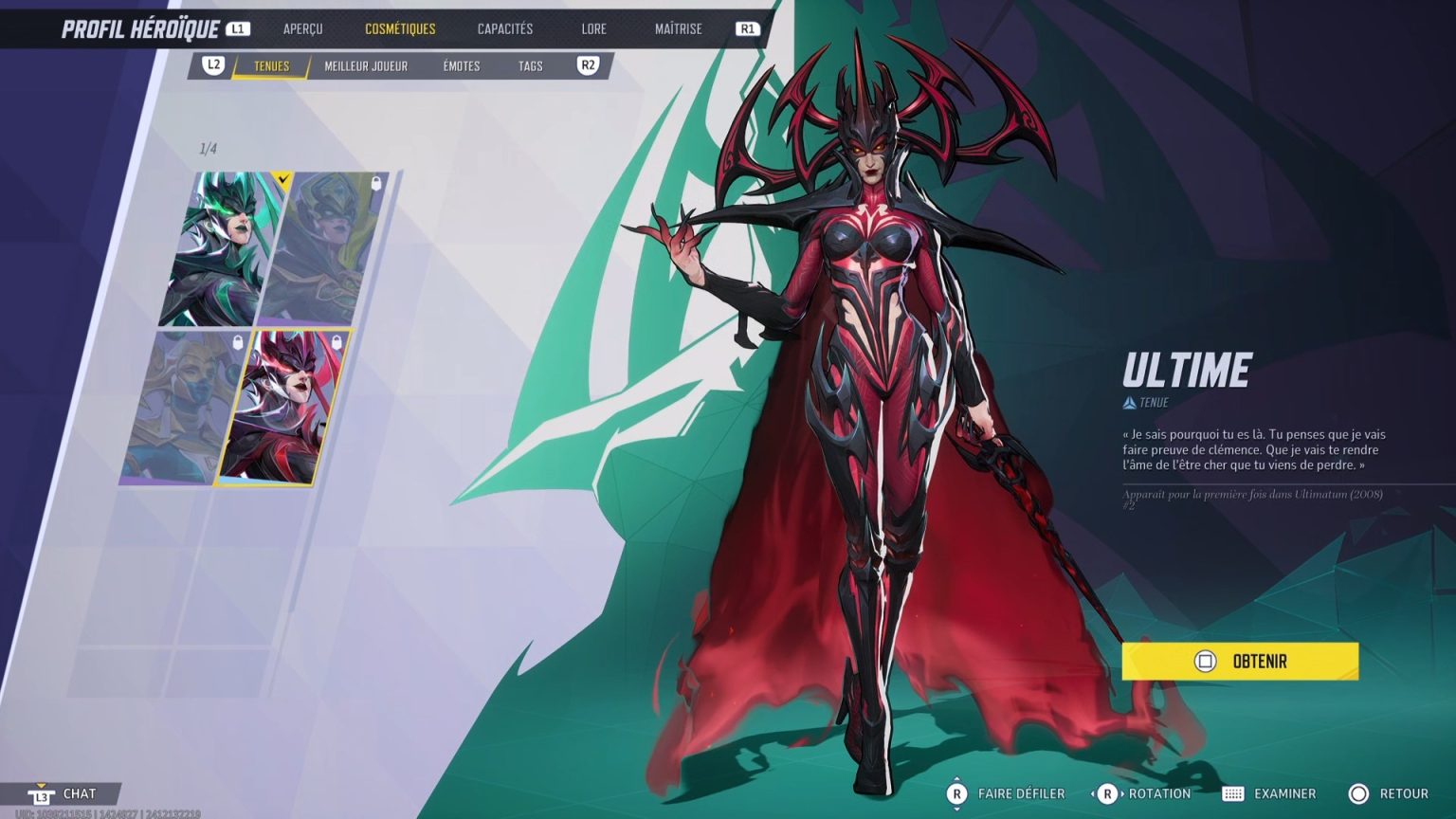The image size is (1456, 819).
Task: Click the checkmark on the selected skin
Action: coord(282,179)
